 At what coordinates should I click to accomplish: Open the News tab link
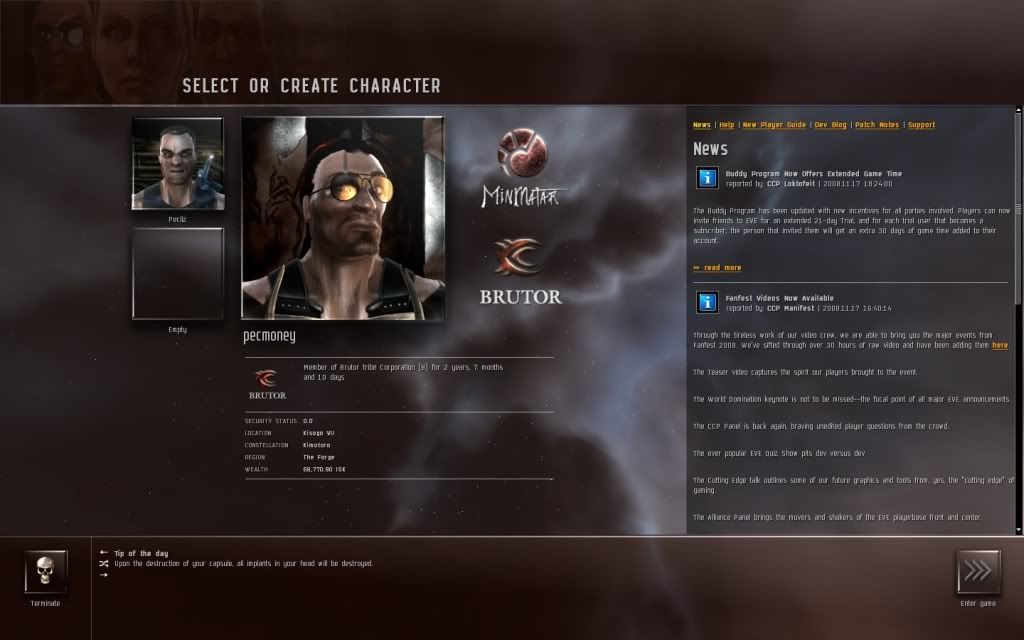click(x=702, y=125)
